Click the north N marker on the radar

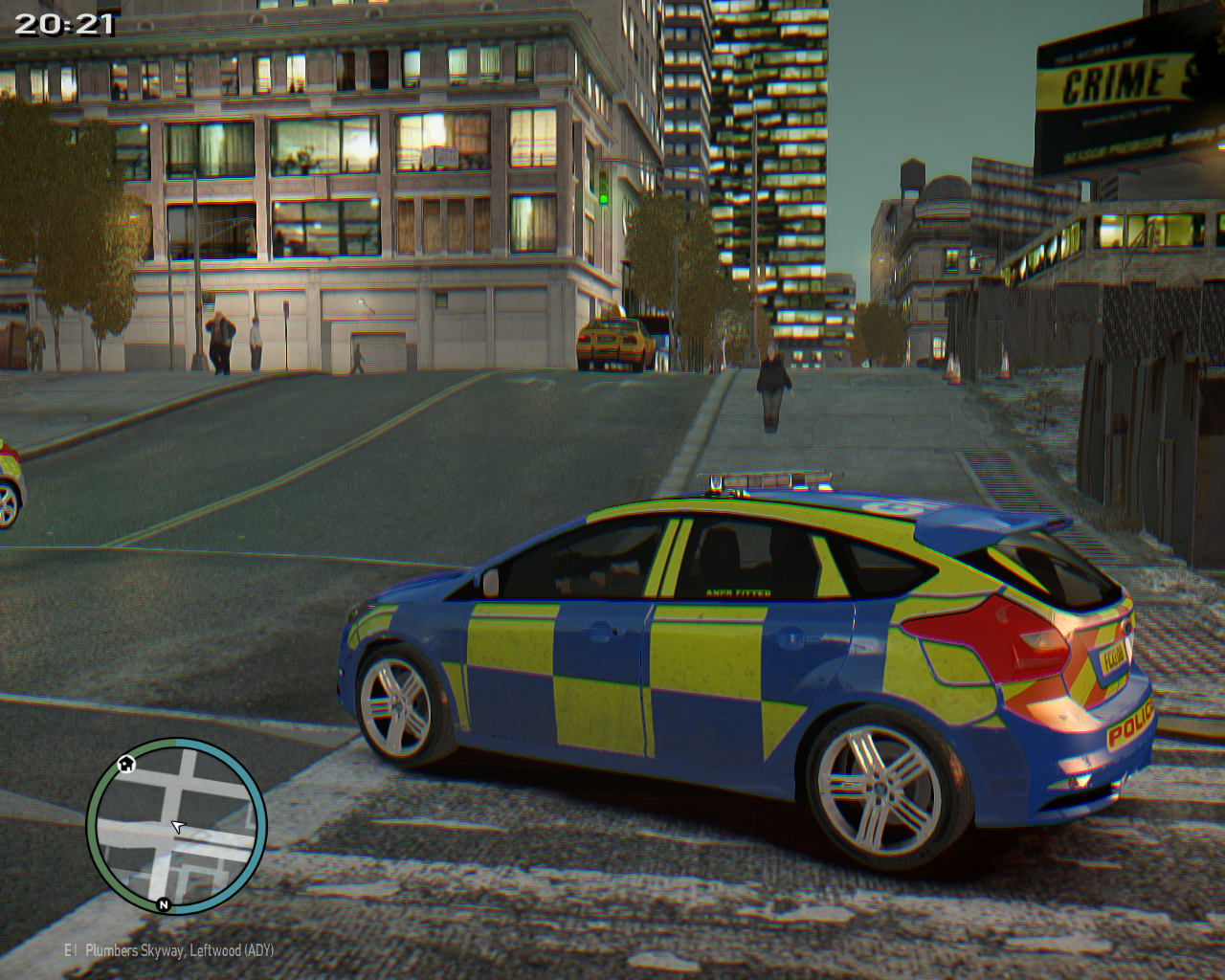tap(164, 904)
